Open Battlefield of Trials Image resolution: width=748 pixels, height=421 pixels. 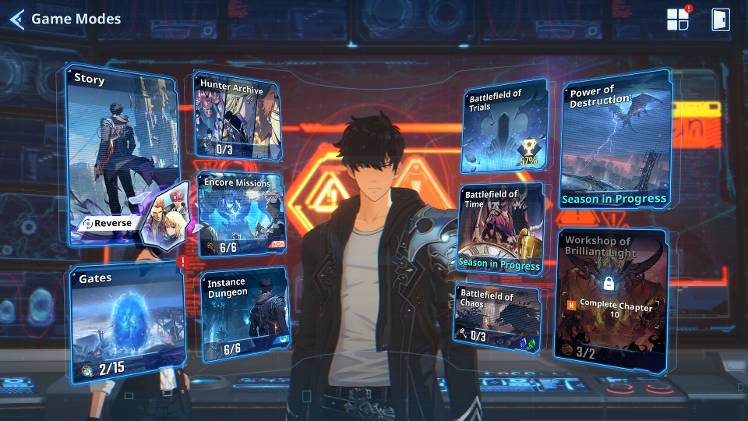tap(503, 127)
